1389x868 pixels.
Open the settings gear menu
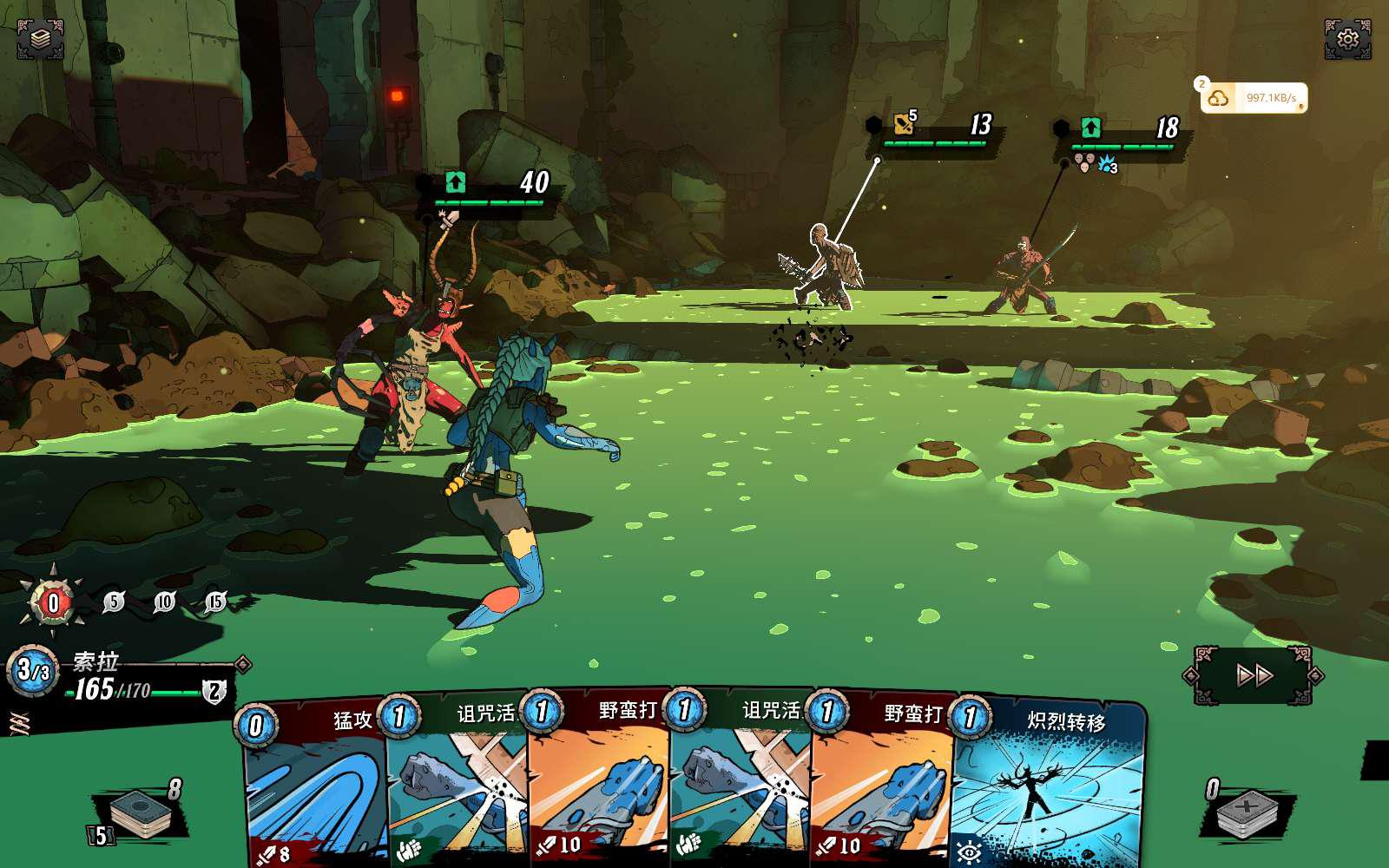(x=1347, y=39)
